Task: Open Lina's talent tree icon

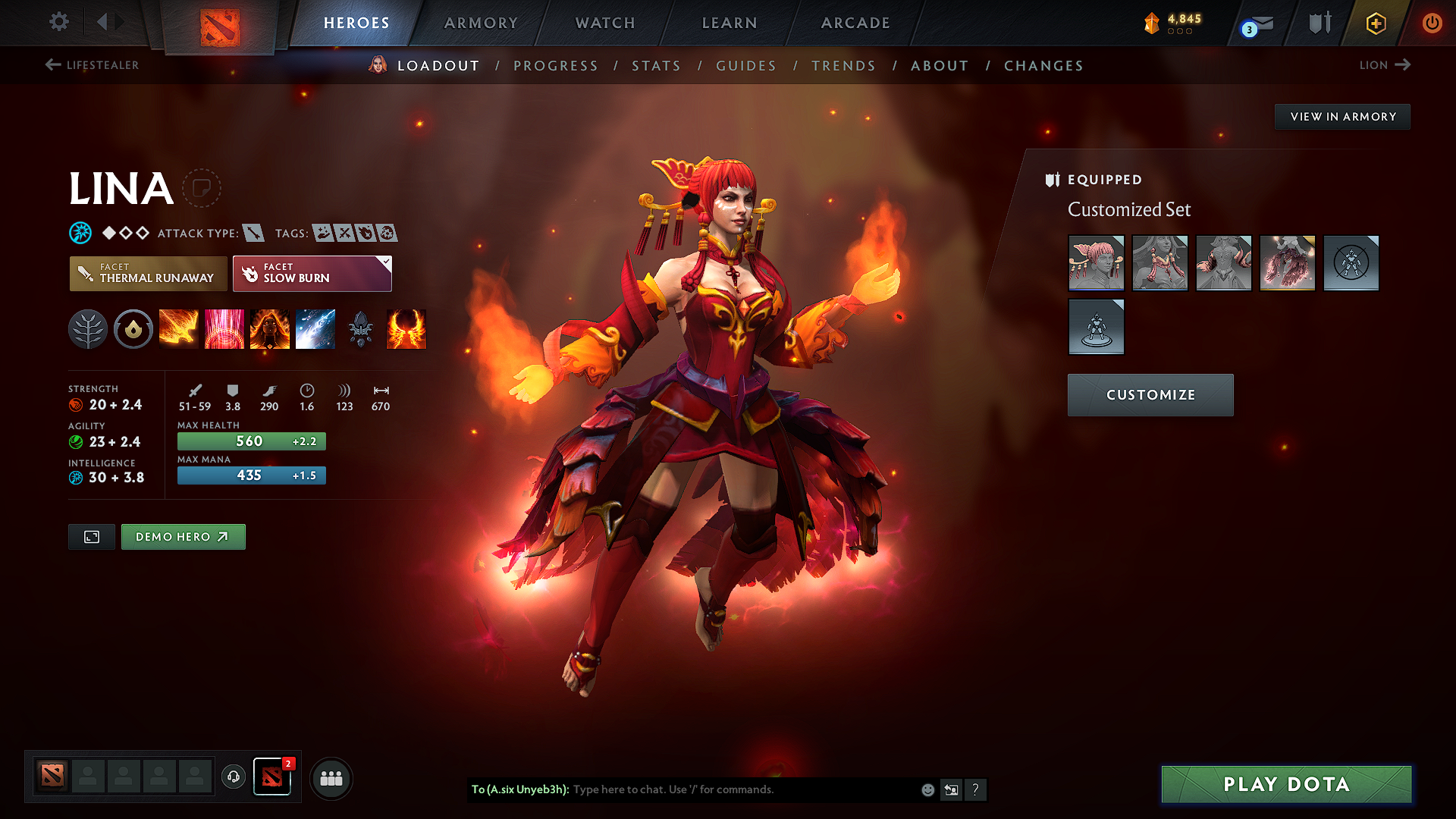Action: tap(88, 329)
